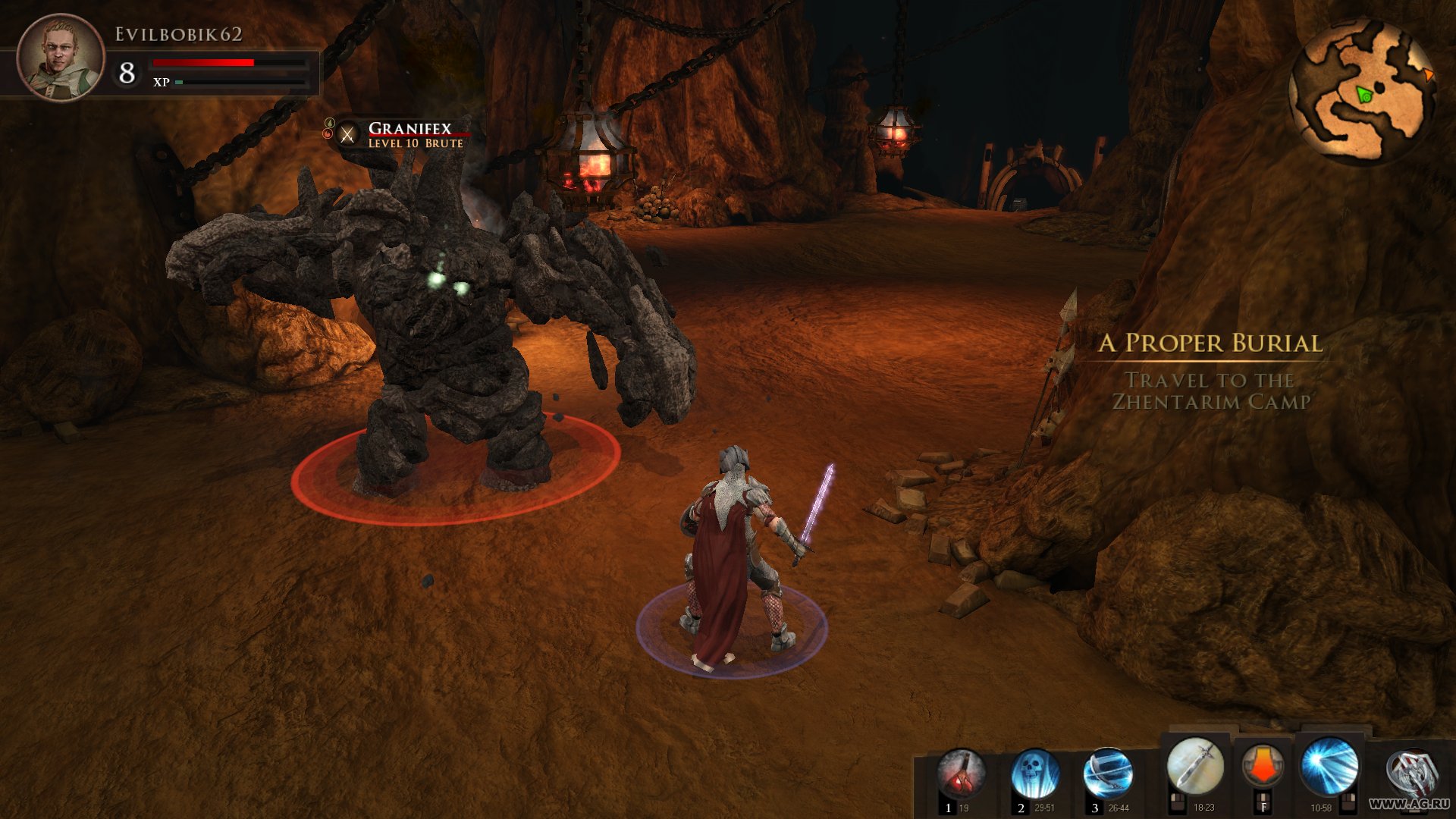Screen dimensions: 1456x819
Task: Click the WWW.AG.RU watermark
Action: tap(1410, 802)
